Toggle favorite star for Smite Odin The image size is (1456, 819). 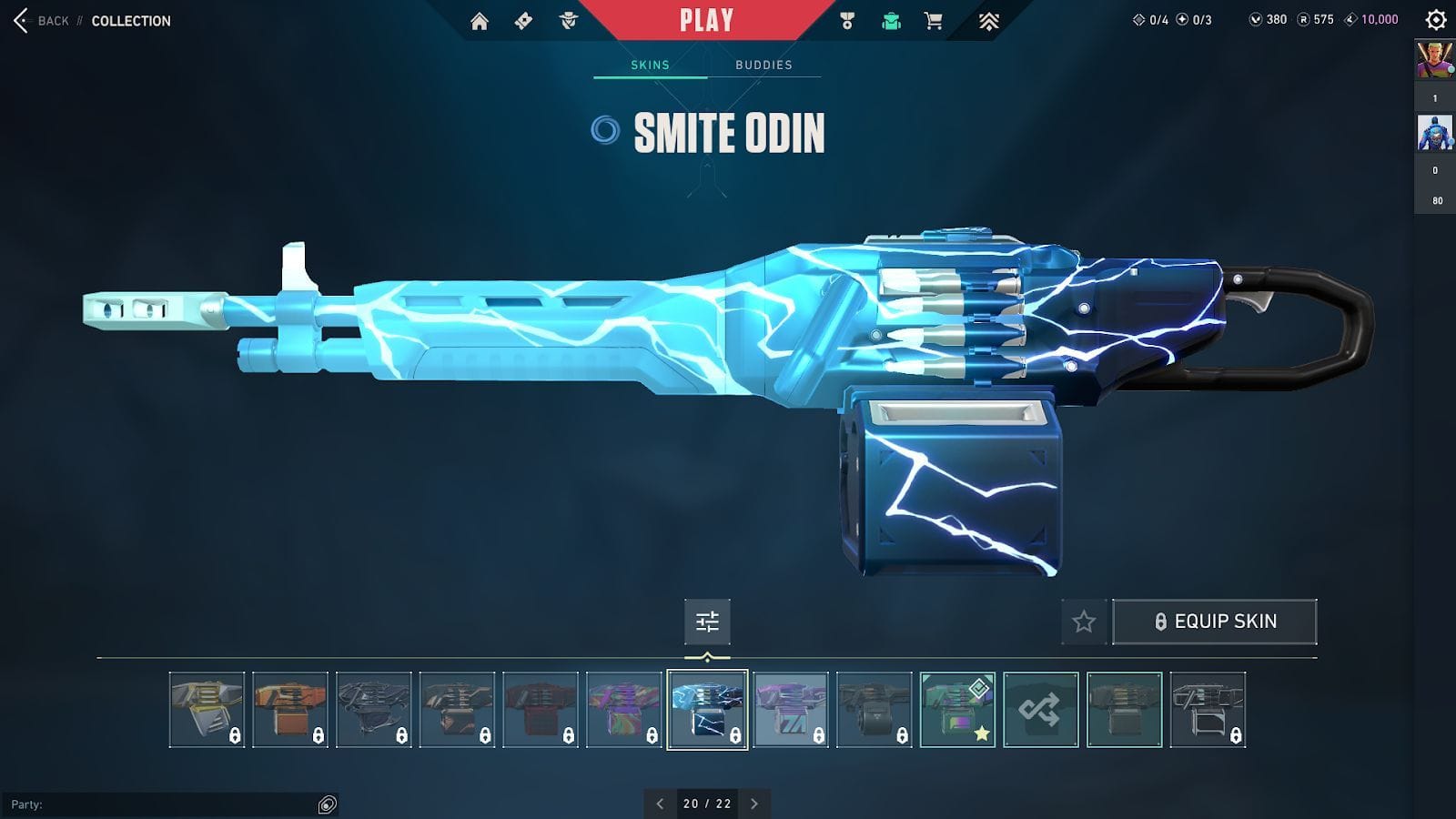(x=1083, y=622)
